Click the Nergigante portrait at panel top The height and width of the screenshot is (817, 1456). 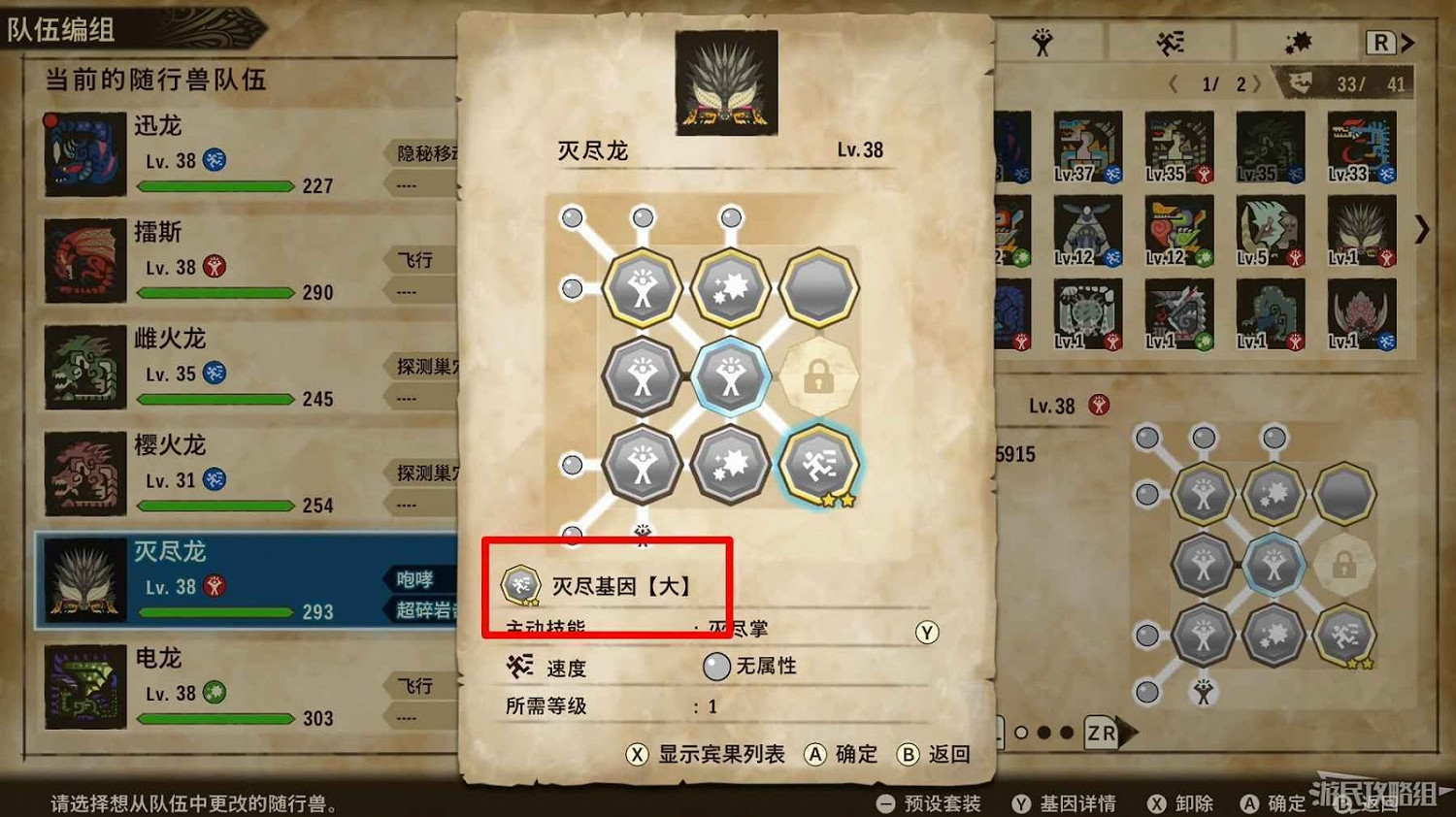[x=727, y=82]
